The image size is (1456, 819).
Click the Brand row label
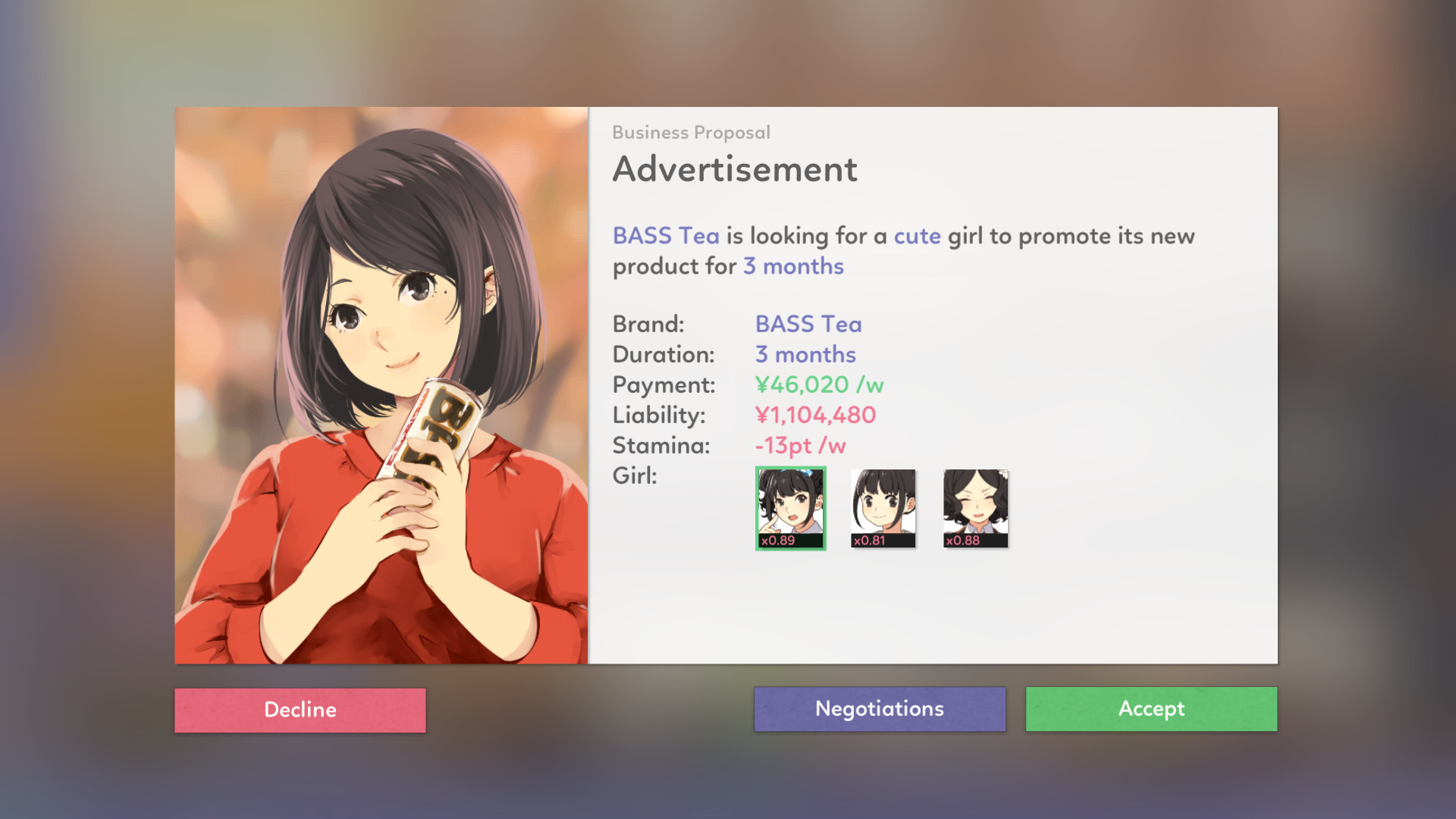pyautogui.click(x=648, y=324)
